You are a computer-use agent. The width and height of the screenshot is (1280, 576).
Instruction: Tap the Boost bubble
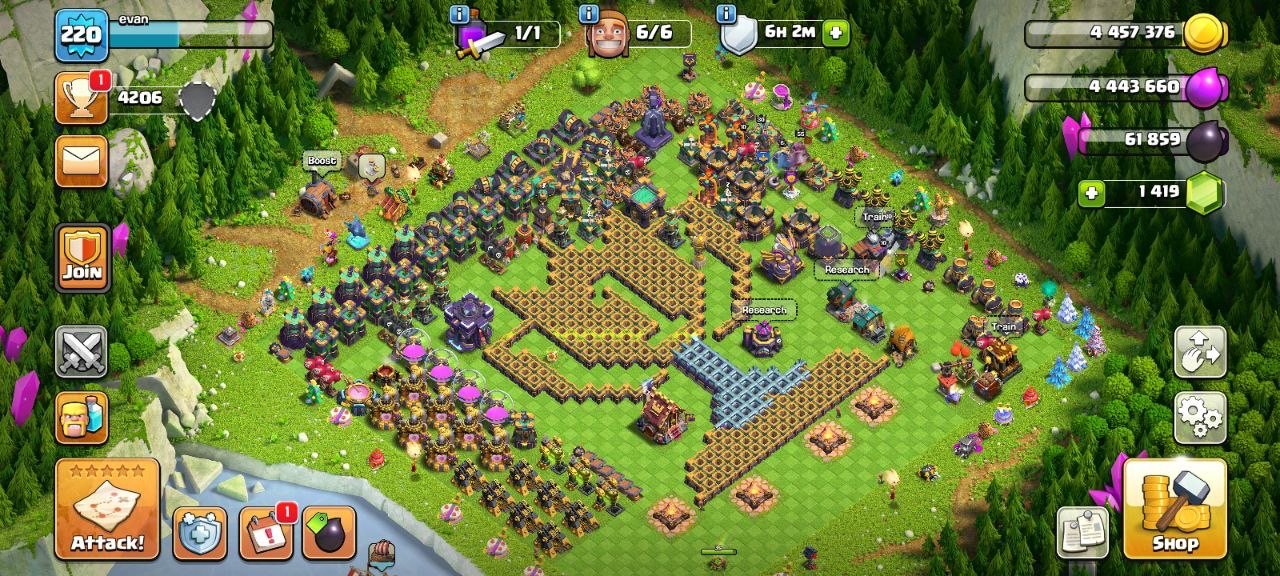point(322,161)
